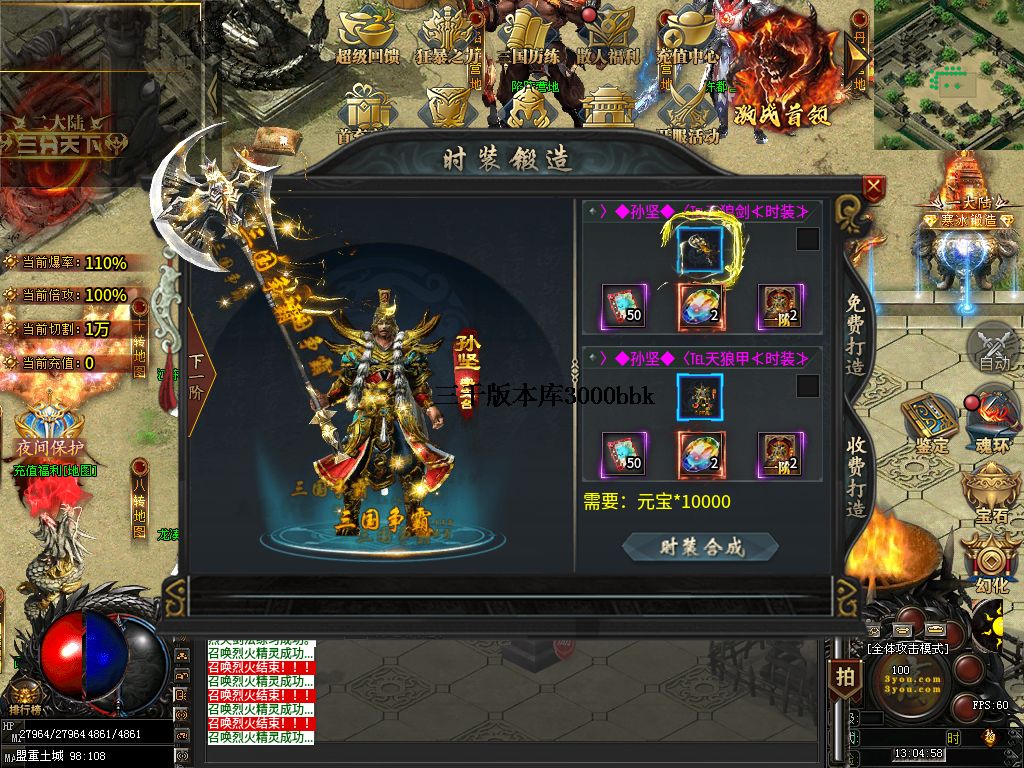Click the 时装合成 button
1024x768 pixels.
700,546
